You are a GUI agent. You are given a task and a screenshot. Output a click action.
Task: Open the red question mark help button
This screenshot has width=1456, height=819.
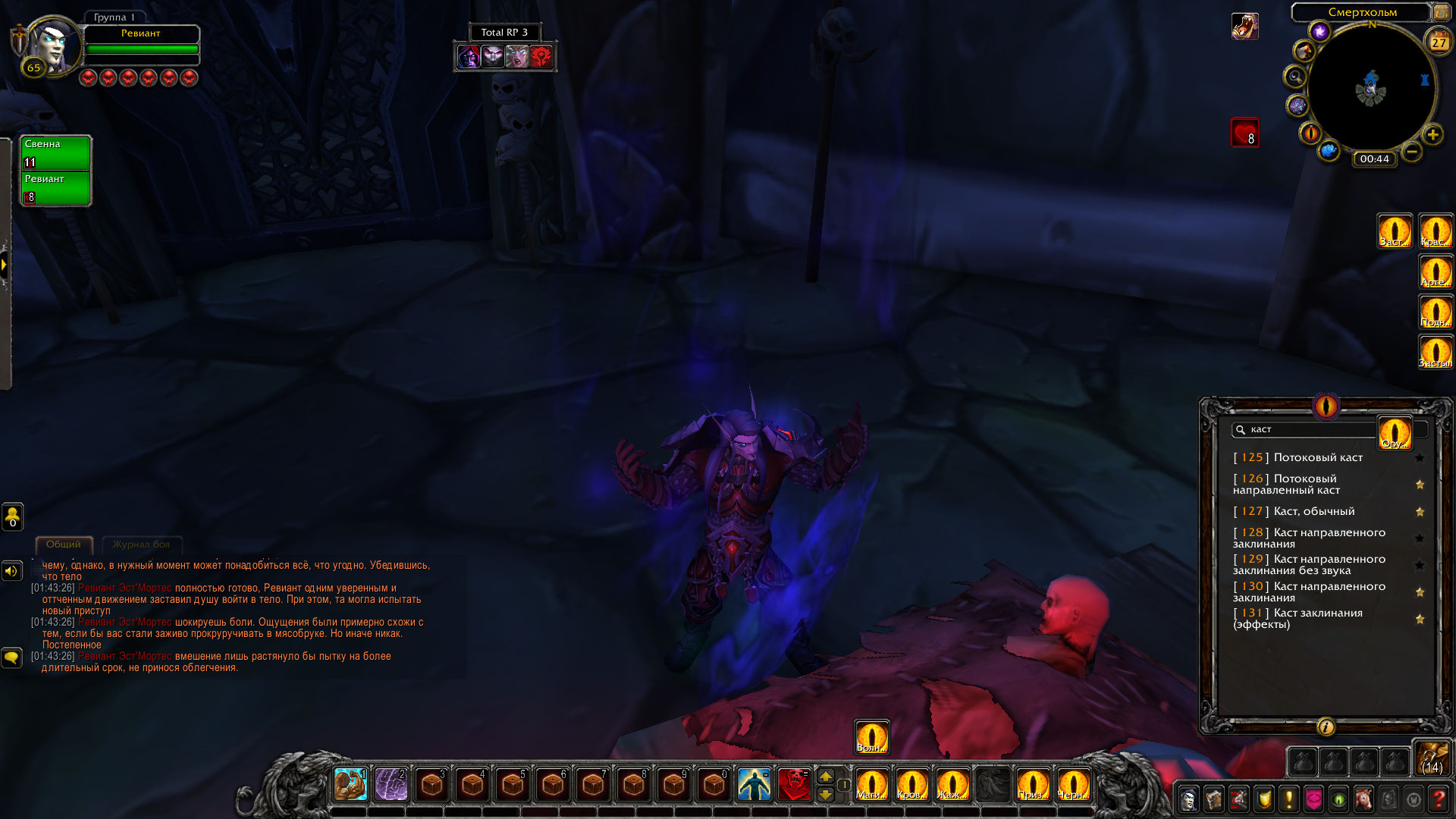[1438, 799]
